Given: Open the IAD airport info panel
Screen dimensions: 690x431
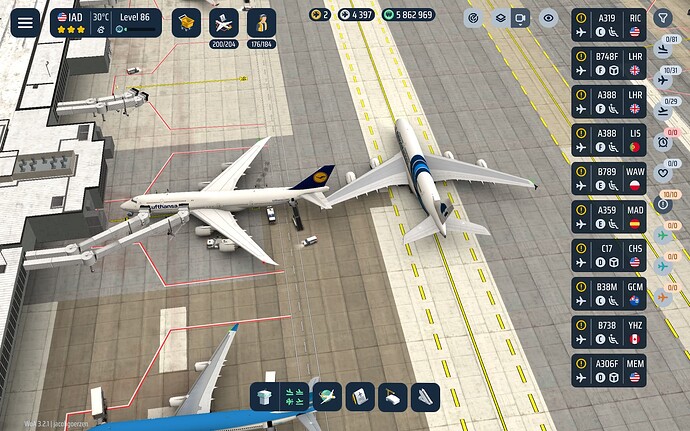Looking at the screenshot, I should tap(105, 23).
